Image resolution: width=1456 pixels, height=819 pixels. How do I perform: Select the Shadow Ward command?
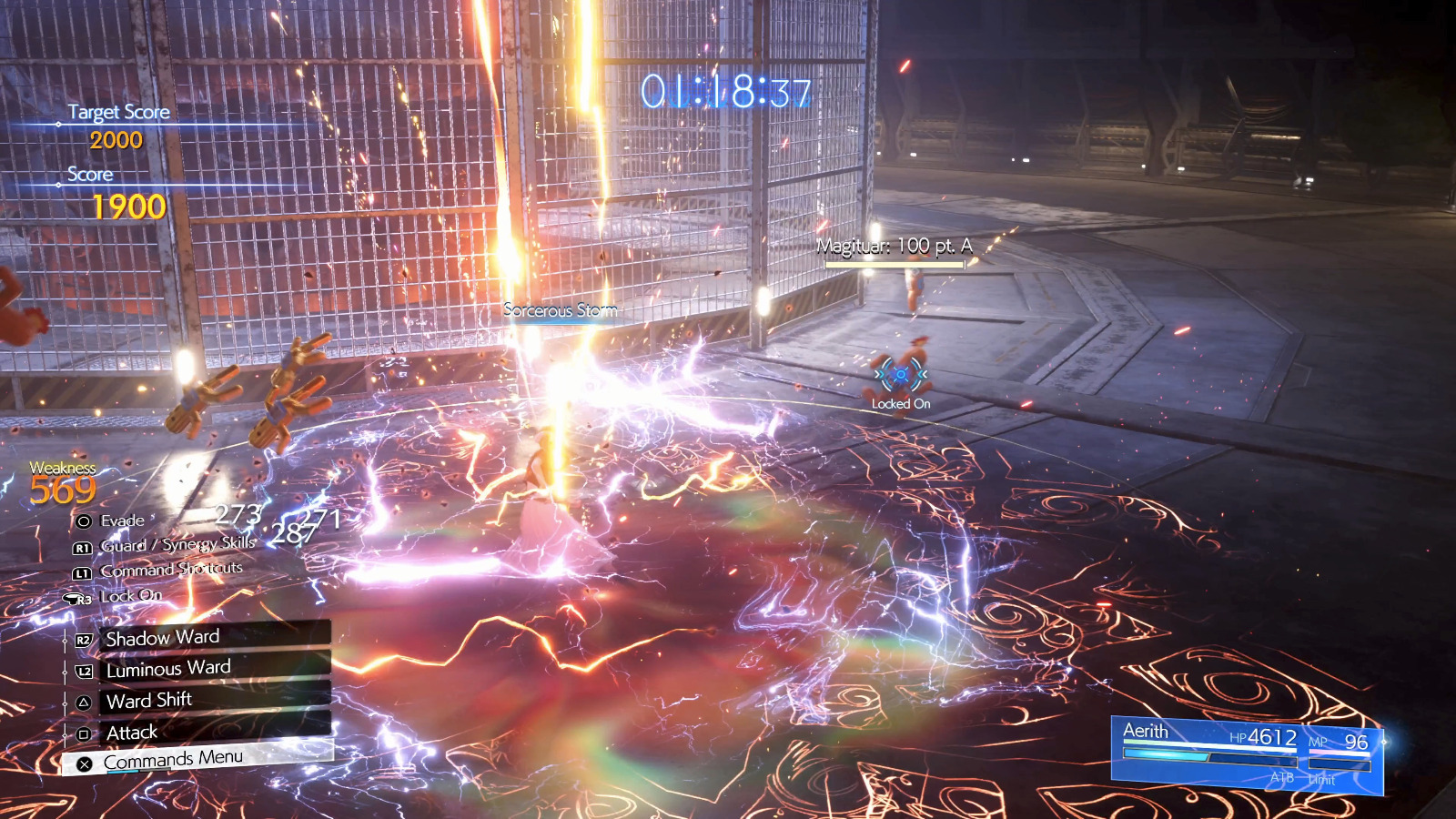202,637
